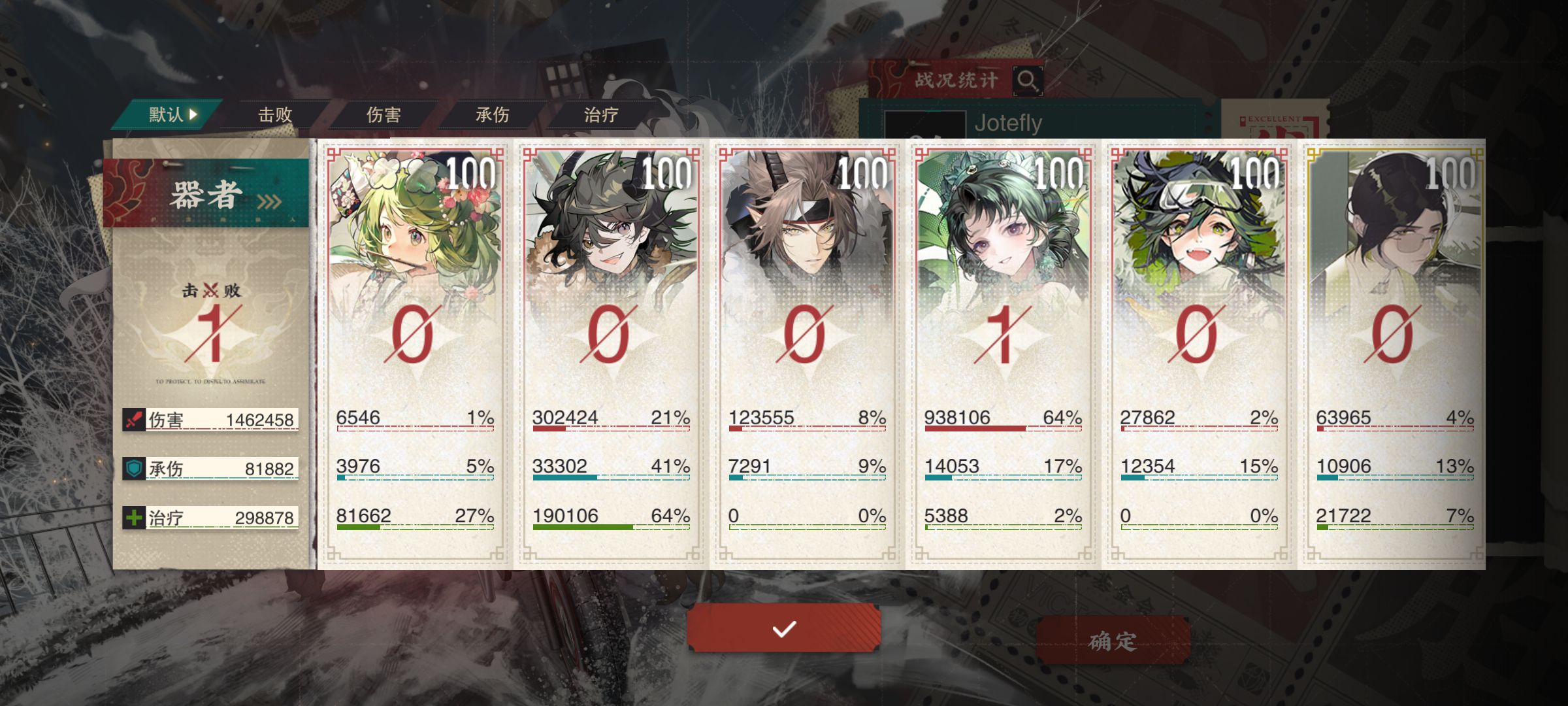1568x706 pixels.
Task: Open the 击败 defeats tab
Action: click(x=275, y=115)
